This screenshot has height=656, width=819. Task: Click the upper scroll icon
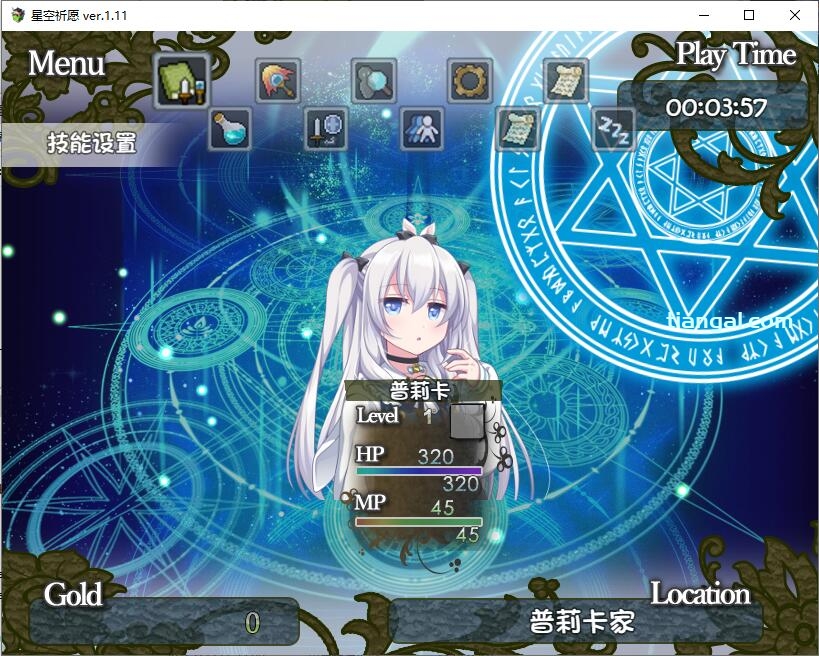coord(565,81)
